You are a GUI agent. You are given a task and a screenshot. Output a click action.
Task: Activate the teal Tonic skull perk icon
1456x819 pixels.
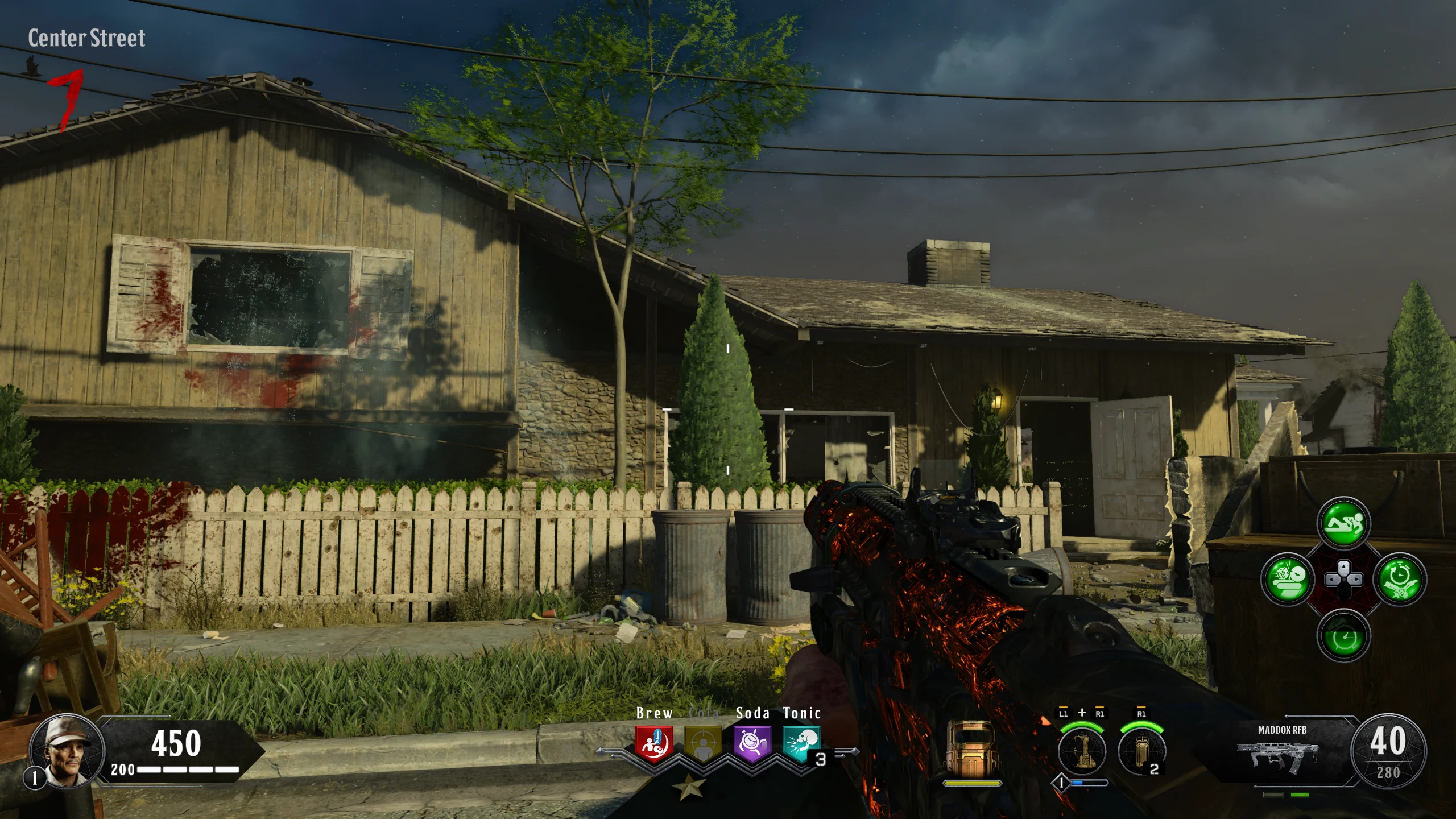tap(801, 743)
